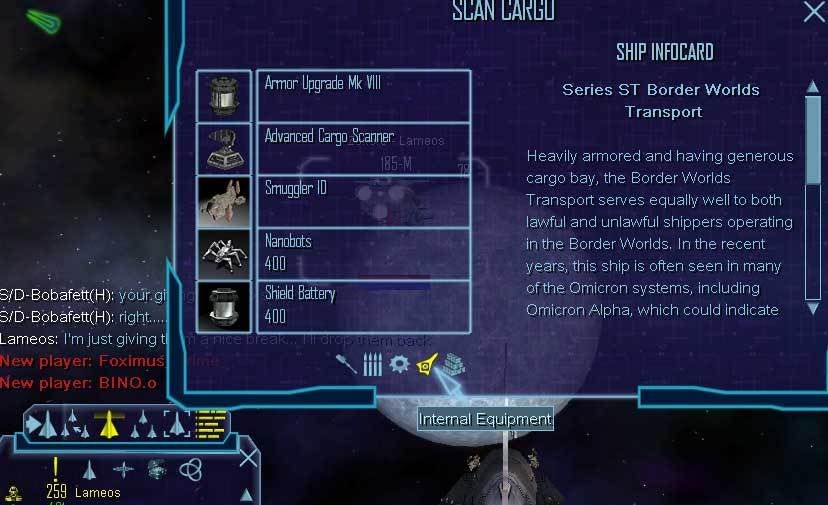828x505 pixels.
Task: Filter contacts by the station icon
Action: click(156, 468)
